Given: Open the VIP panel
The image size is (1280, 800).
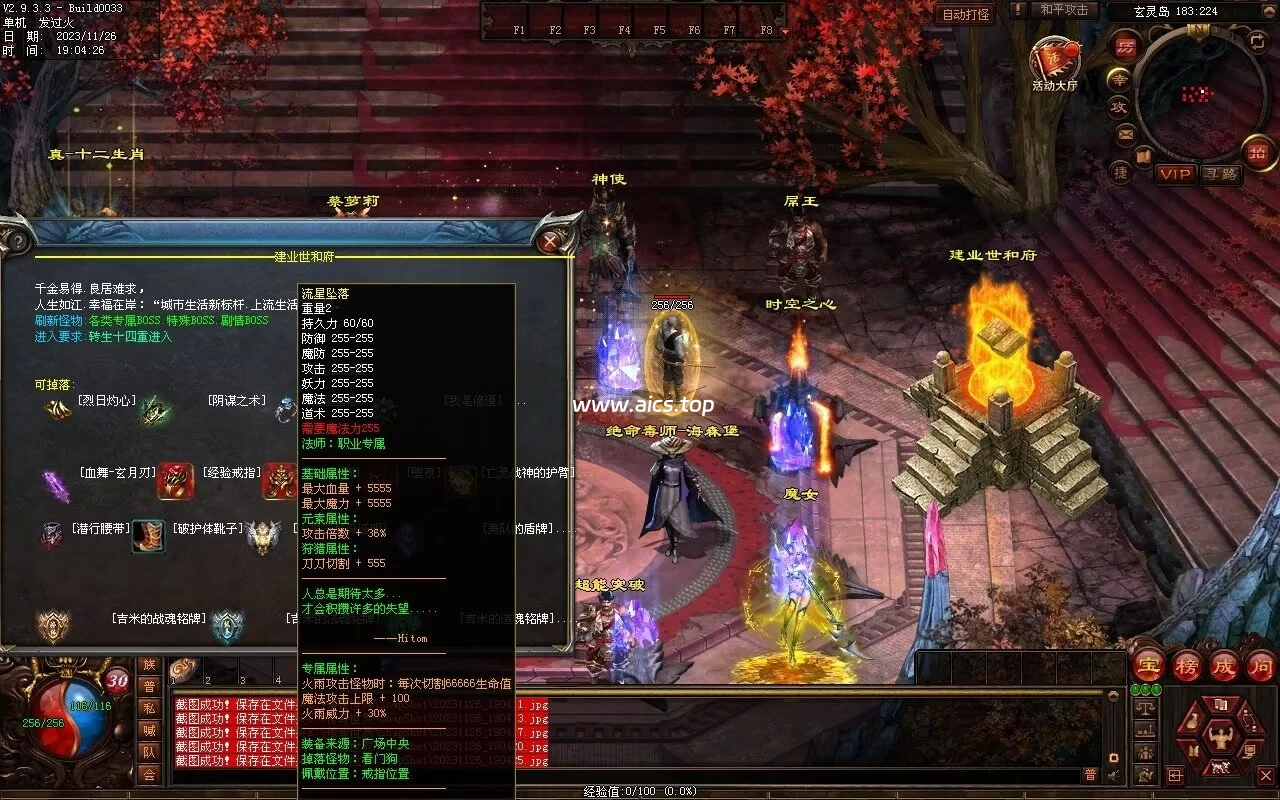Looking at the screenshot, I should tap(1175, 174).
